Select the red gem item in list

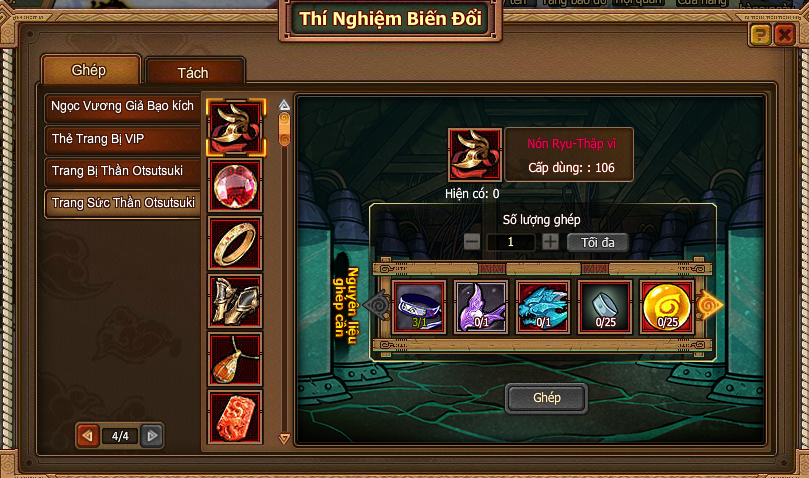(236, 185)
